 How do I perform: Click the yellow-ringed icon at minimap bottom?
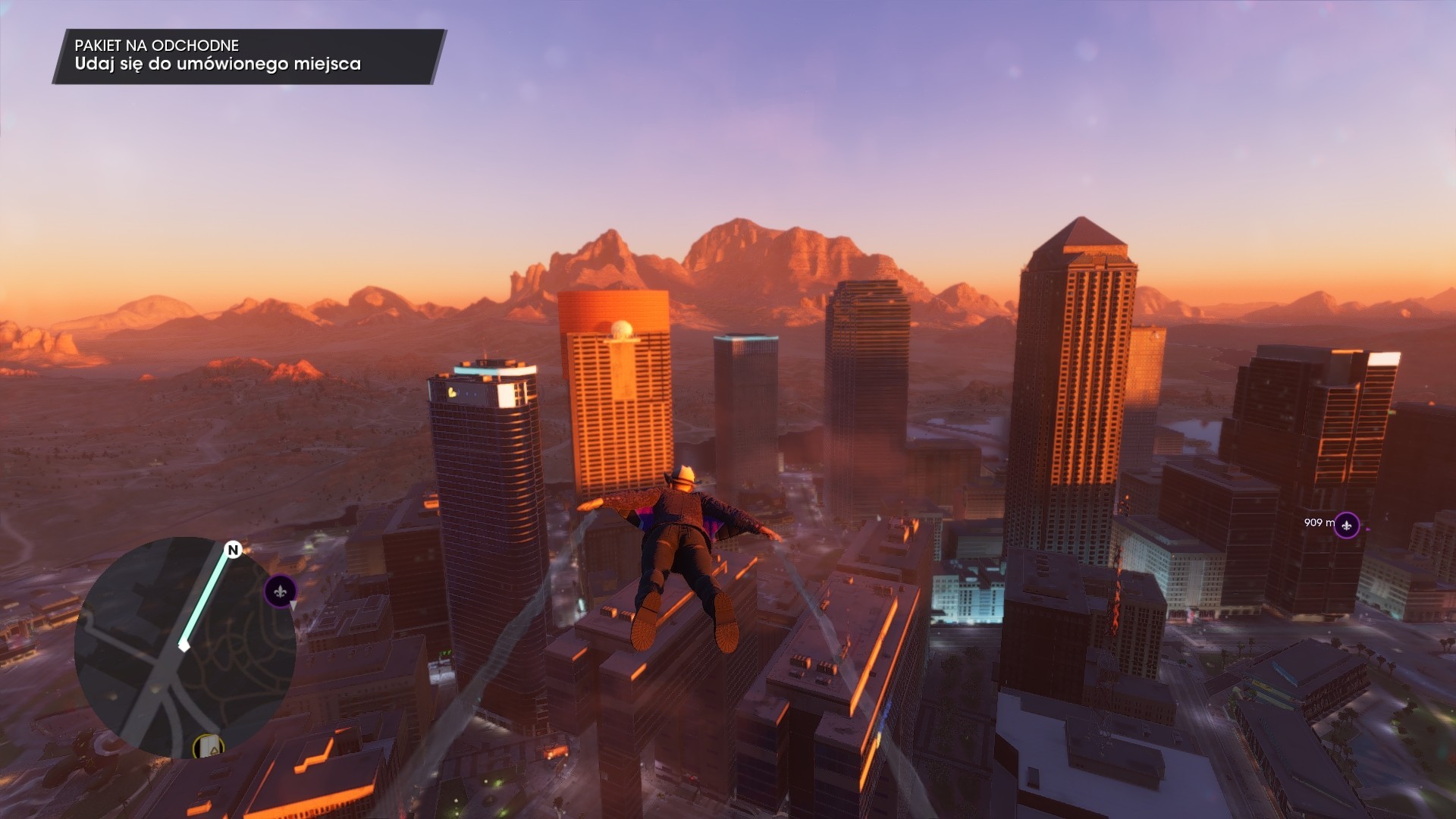[x=207, y=747]
